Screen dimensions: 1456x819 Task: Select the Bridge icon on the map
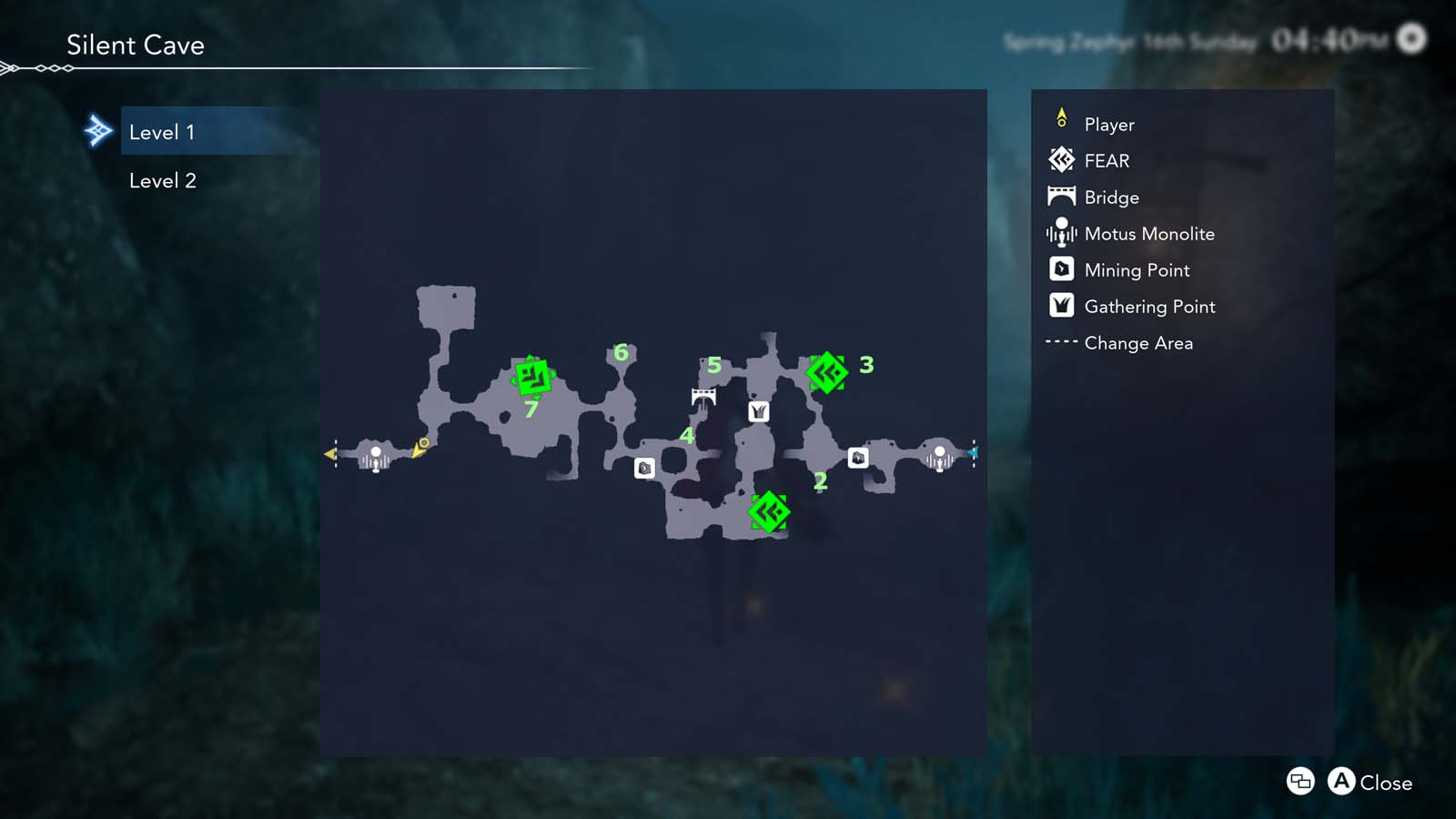(x=702, y=394)
